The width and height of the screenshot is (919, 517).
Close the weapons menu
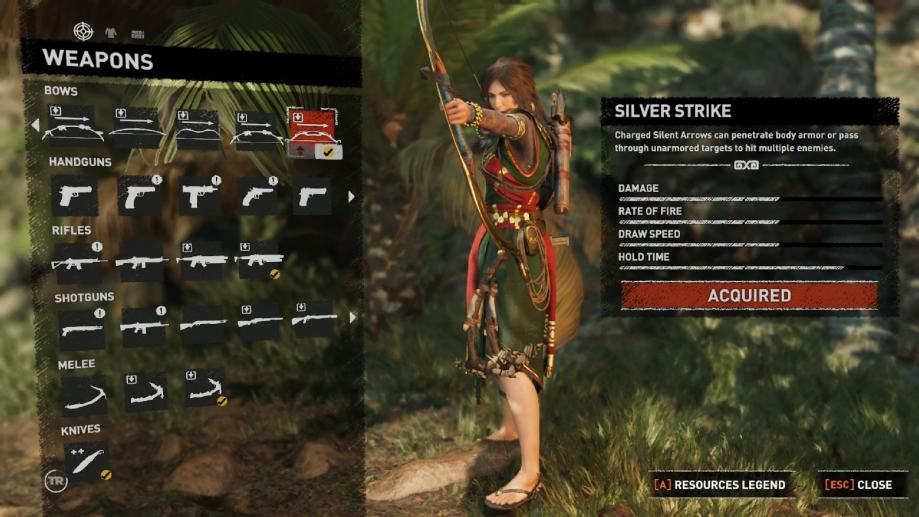tap(858, 485)
